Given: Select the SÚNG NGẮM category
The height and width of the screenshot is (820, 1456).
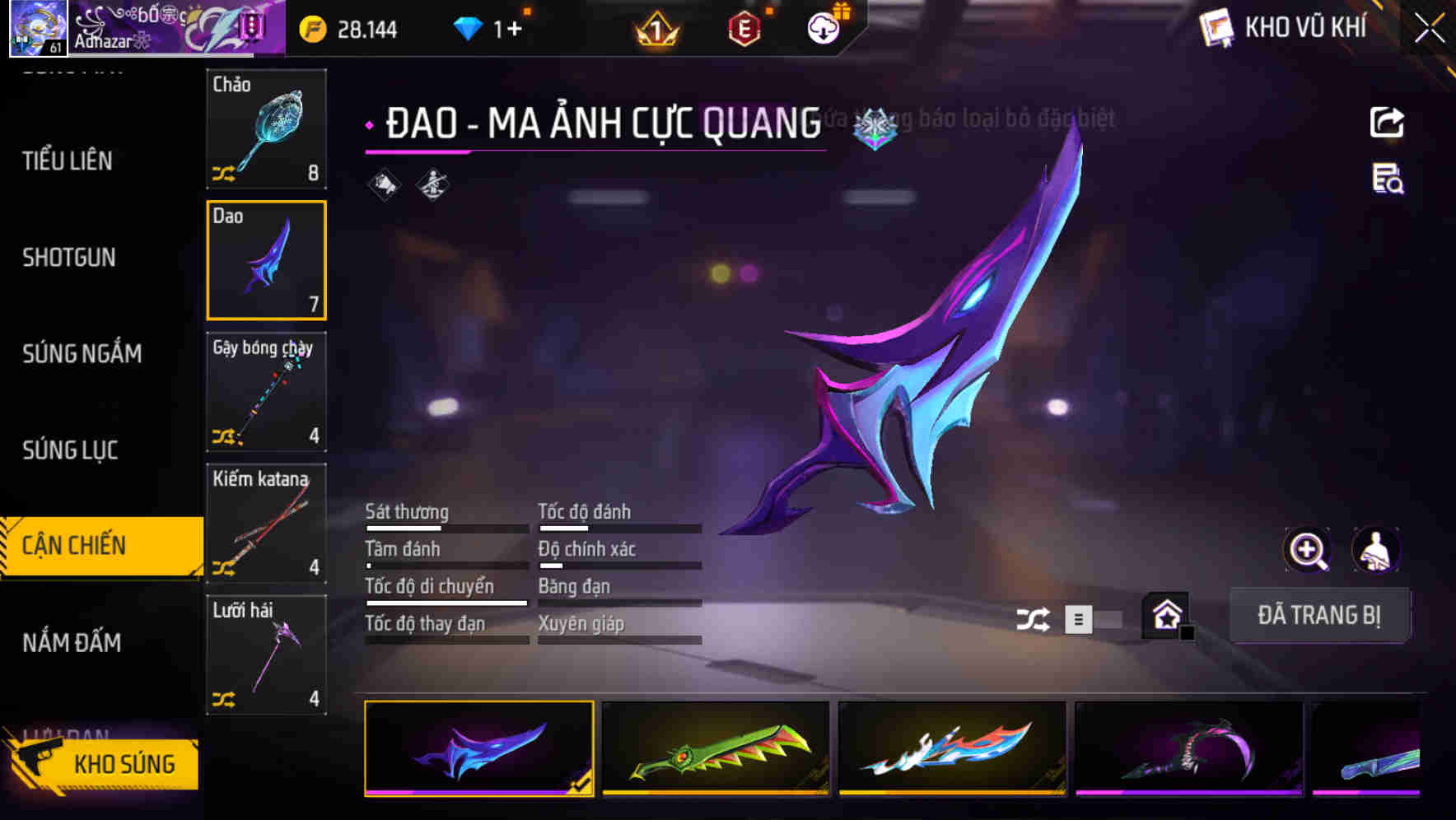Looking at the screenshot, I should click(x=80, y=354).
